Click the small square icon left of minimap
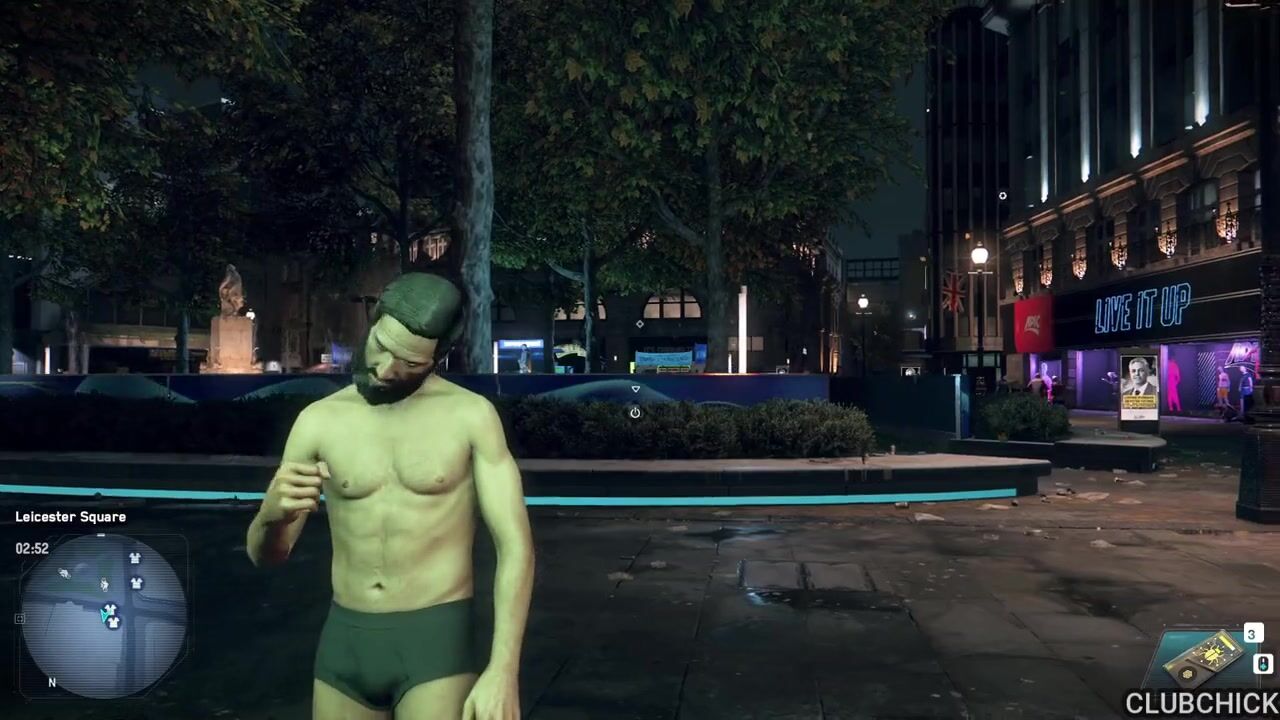1280x720 pixels. click(x=19, y=619)
